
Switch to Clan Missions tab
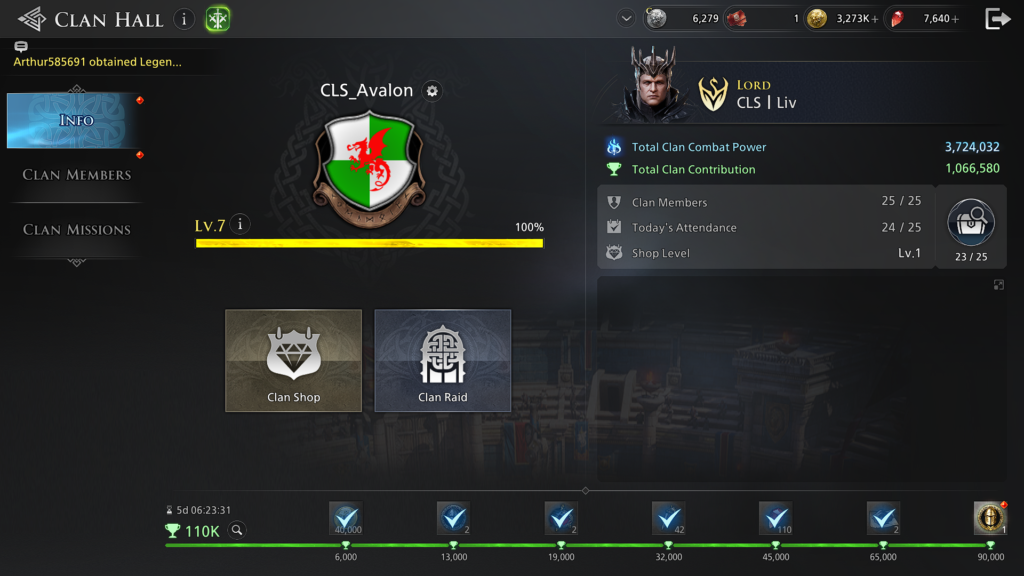point(77,230)
